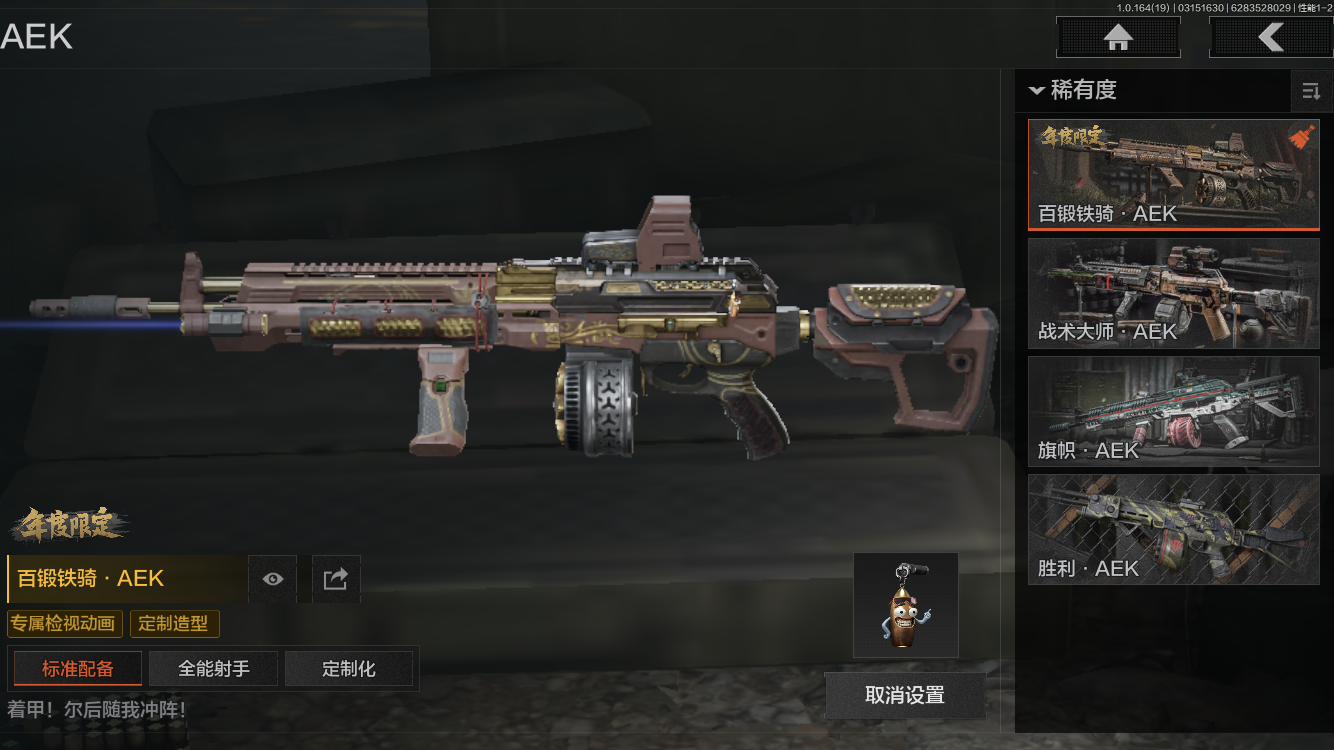Click the back arrow button
Viewport: 1334px width, 750px height.
1270,38
